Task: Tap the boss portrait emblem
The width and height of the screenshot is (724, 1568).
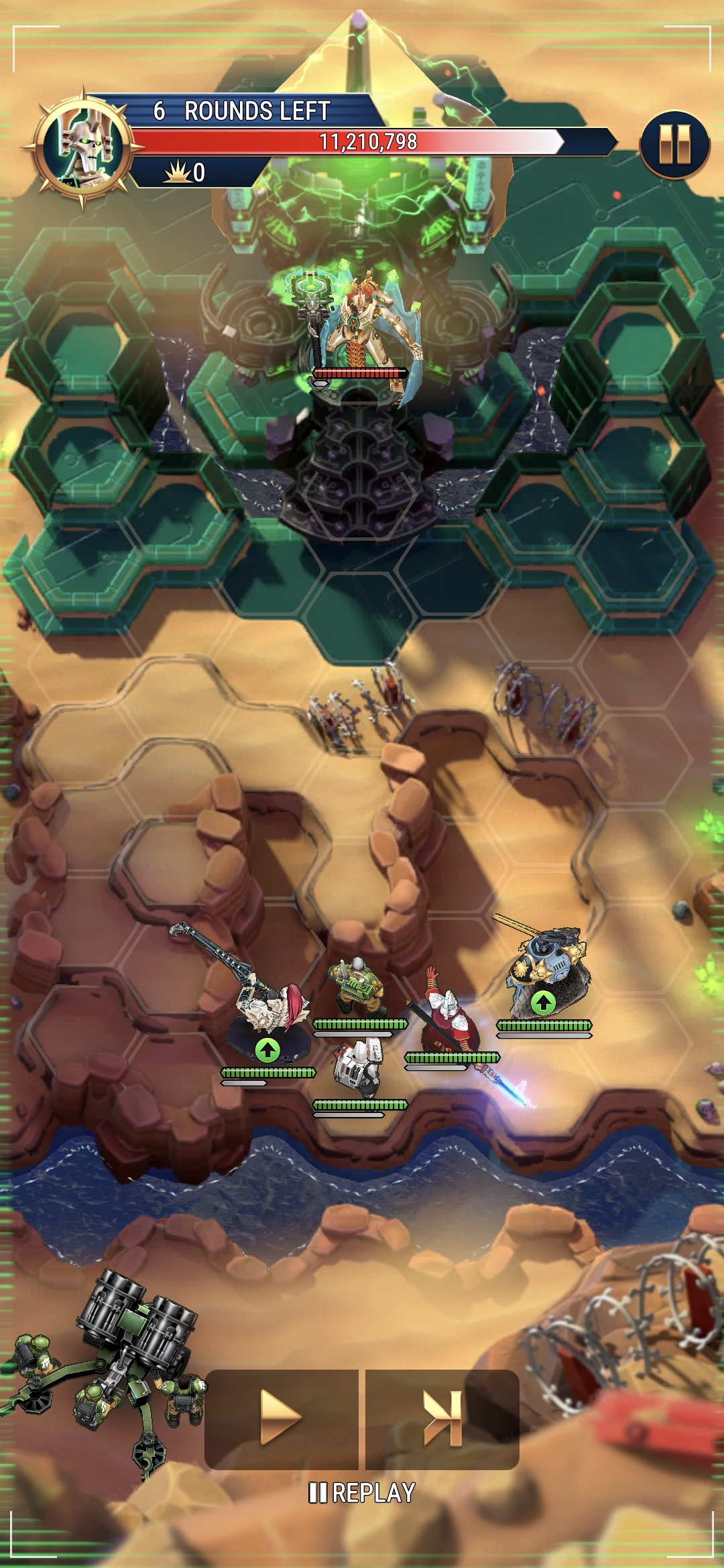Action: 82,147
